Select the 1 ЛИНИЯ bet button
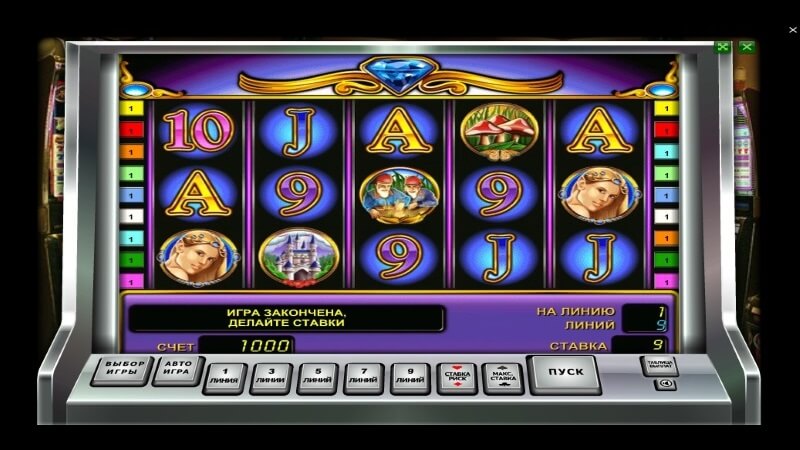The width and height of the screenshot is (800, 450). click(x=224, y=377)
